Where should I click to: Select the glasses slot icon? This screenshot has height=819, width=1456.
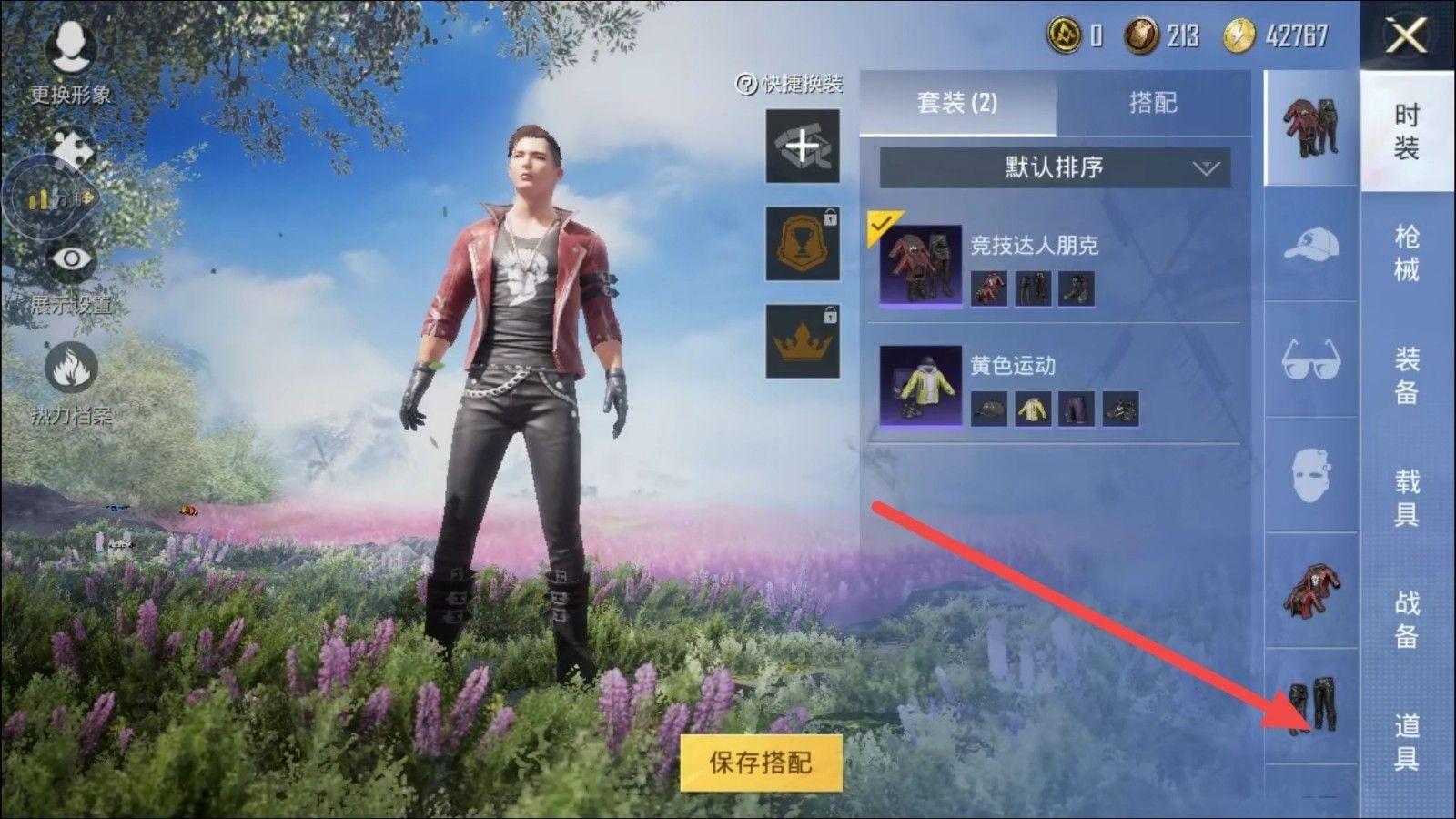[1310, 359]
